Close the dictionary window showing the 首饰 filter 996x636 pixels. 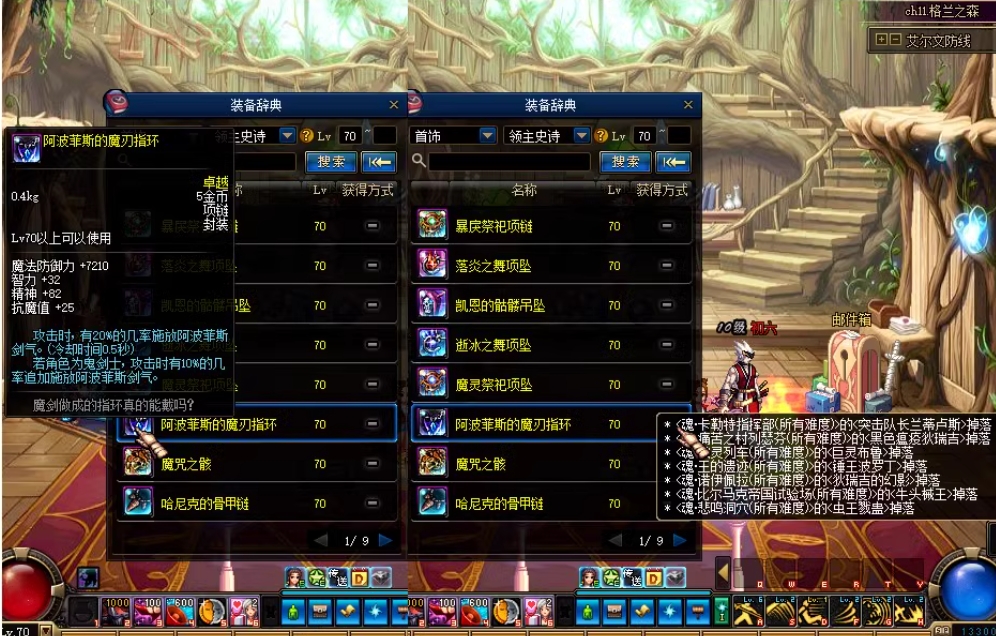pyautogui.click(x=688, y=105)
